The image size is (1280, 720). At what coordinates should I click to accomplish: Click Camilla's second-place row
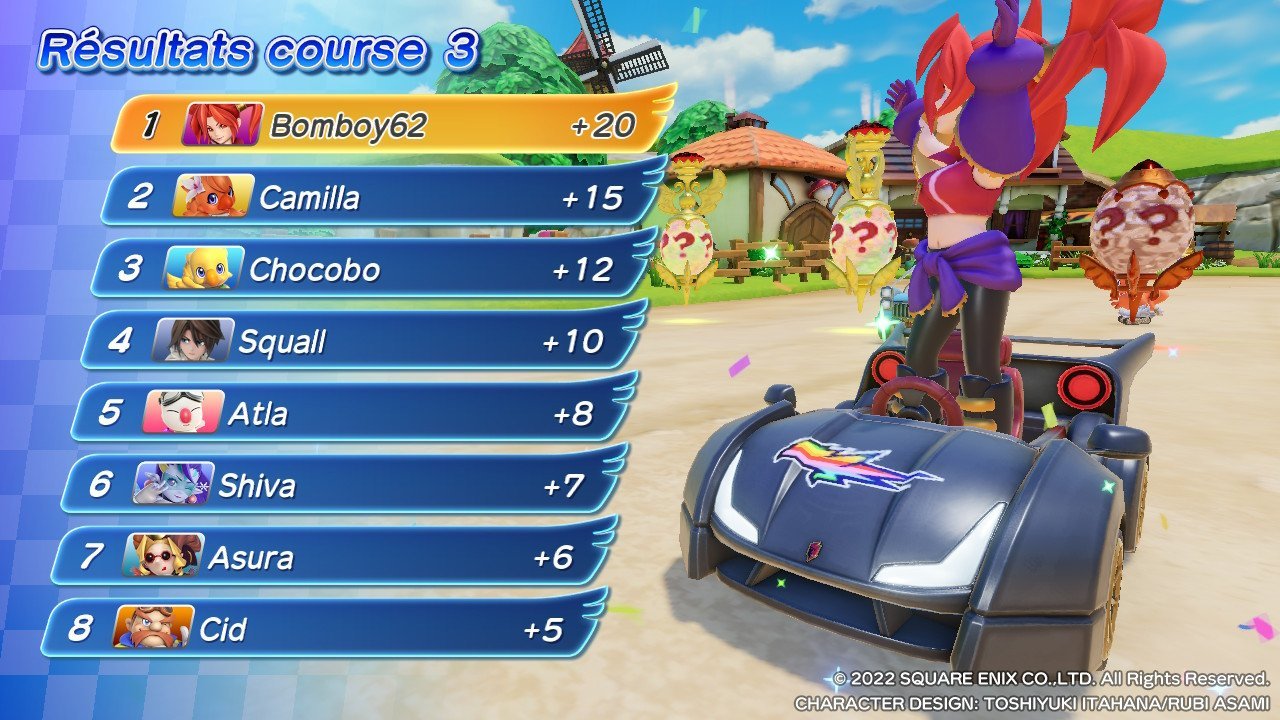pos(380,198)
